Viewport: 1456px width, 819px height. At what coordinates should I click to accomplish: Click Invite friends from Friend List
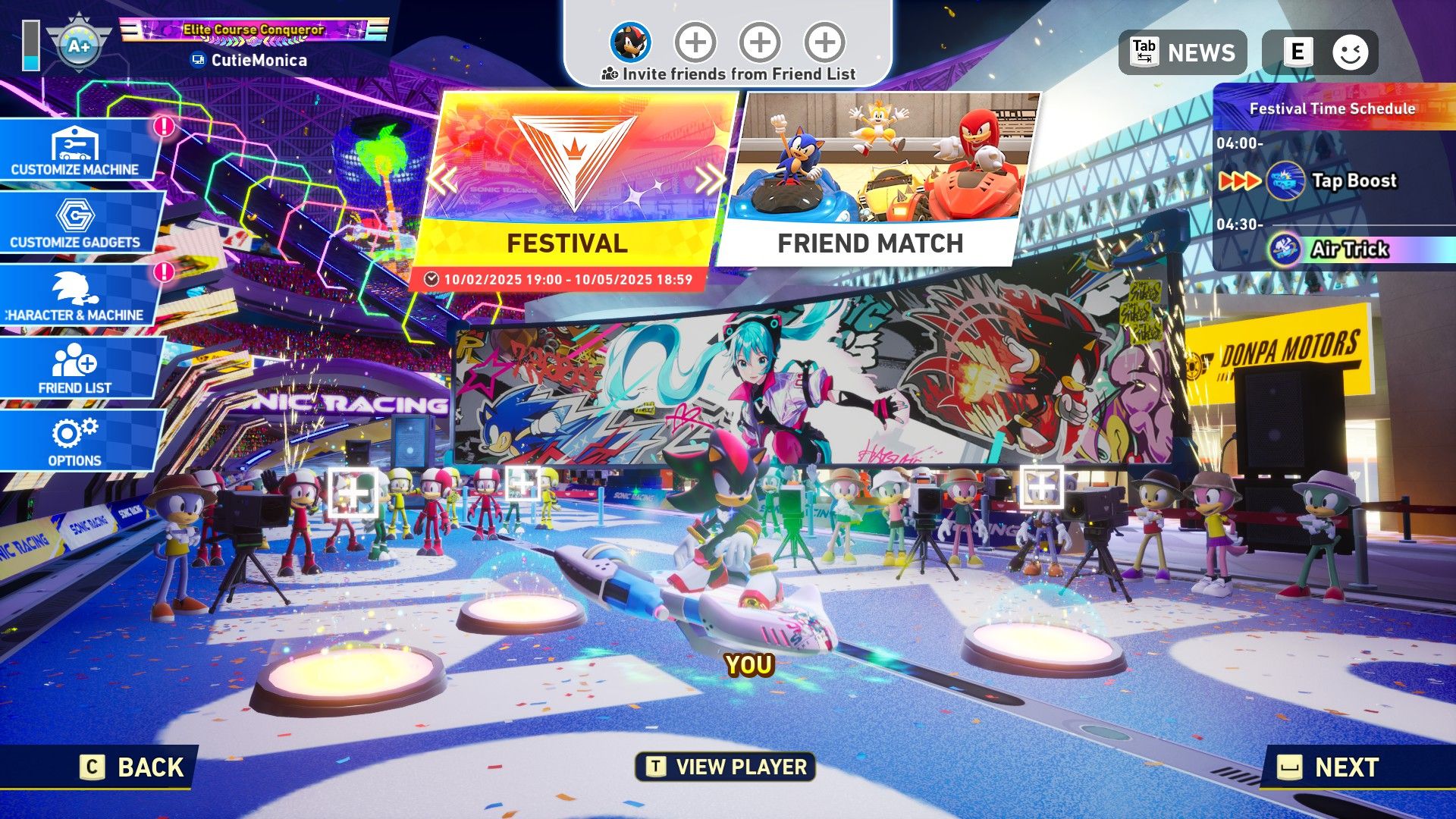(x=728, y=74)
